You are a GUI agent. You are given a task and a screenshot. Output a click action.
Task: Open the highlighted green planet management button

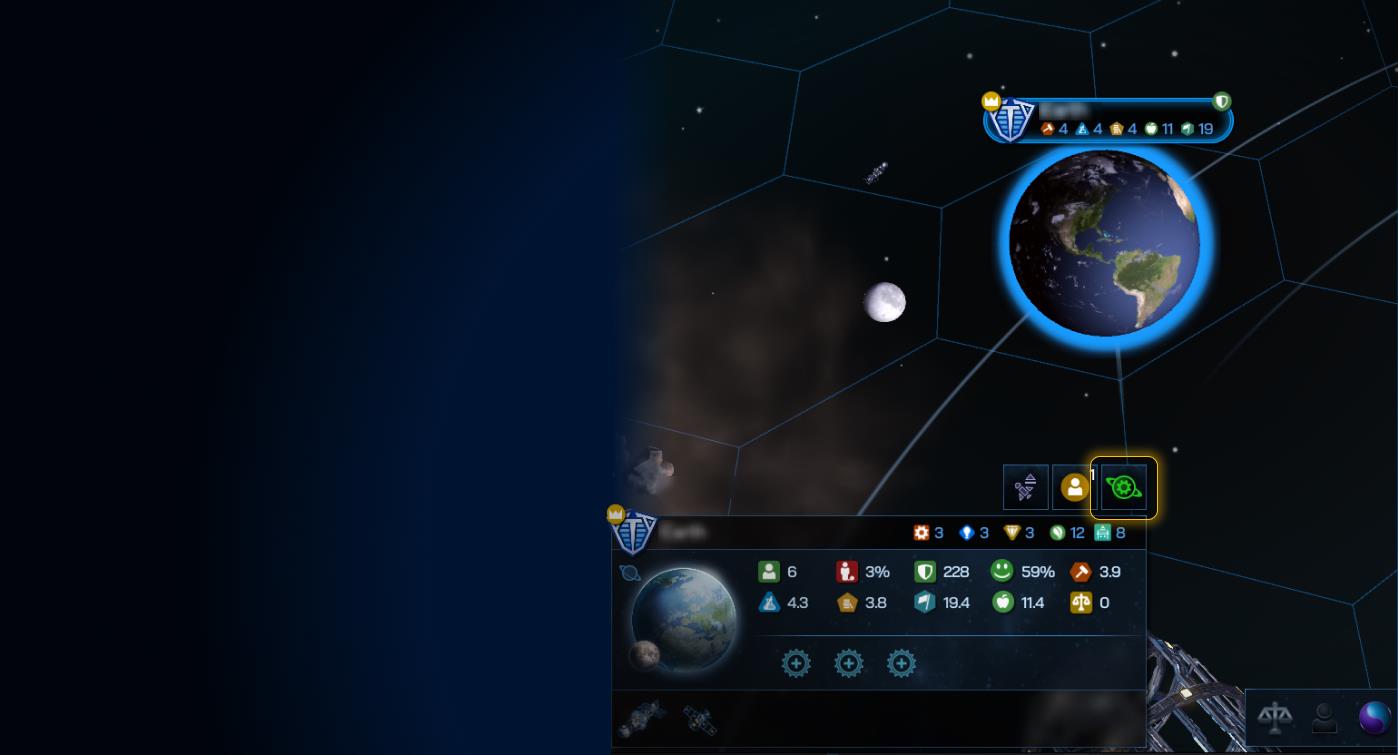[x=1125, y=488]
